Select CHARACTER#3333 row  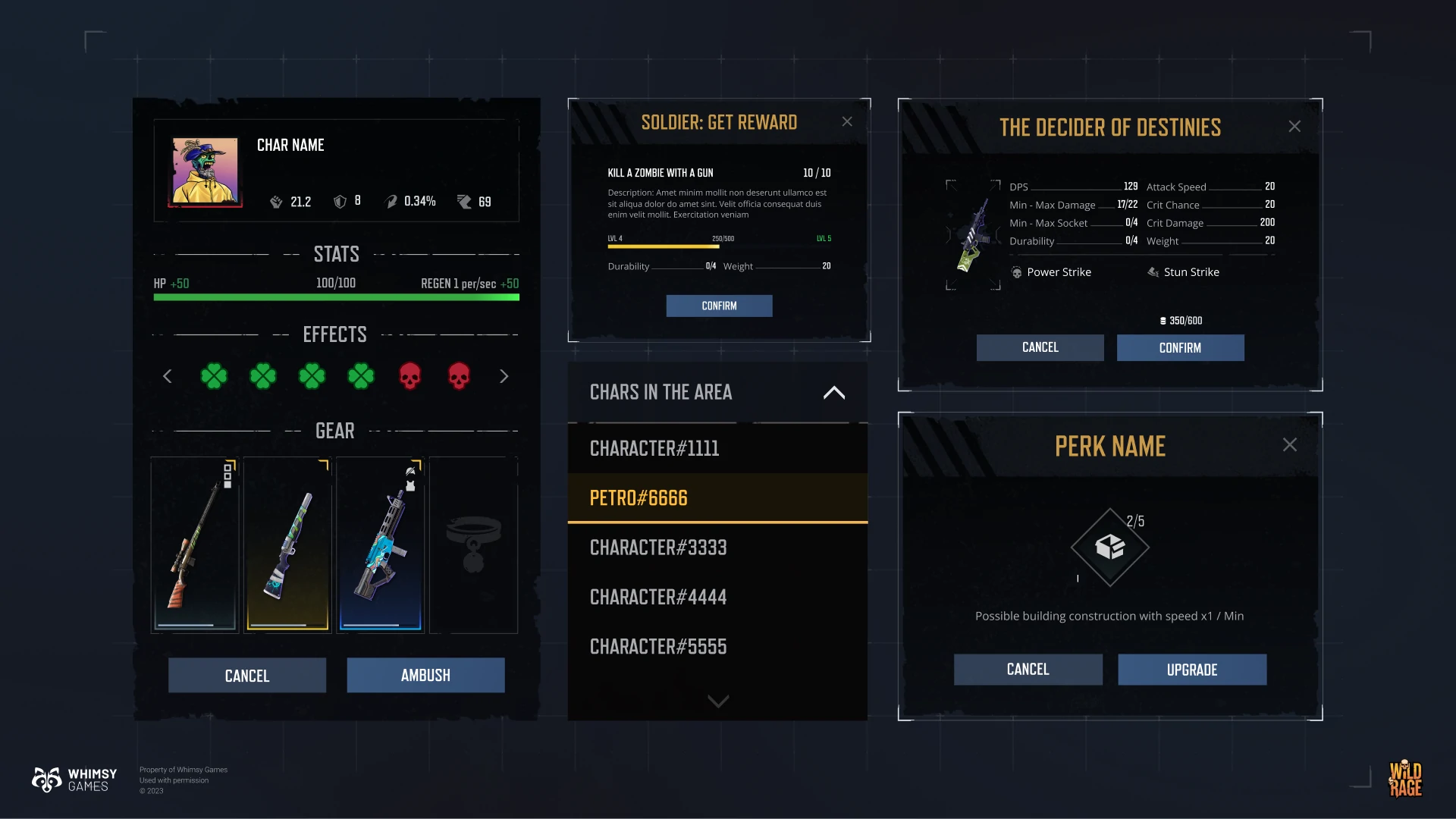(x=717, y=548)
